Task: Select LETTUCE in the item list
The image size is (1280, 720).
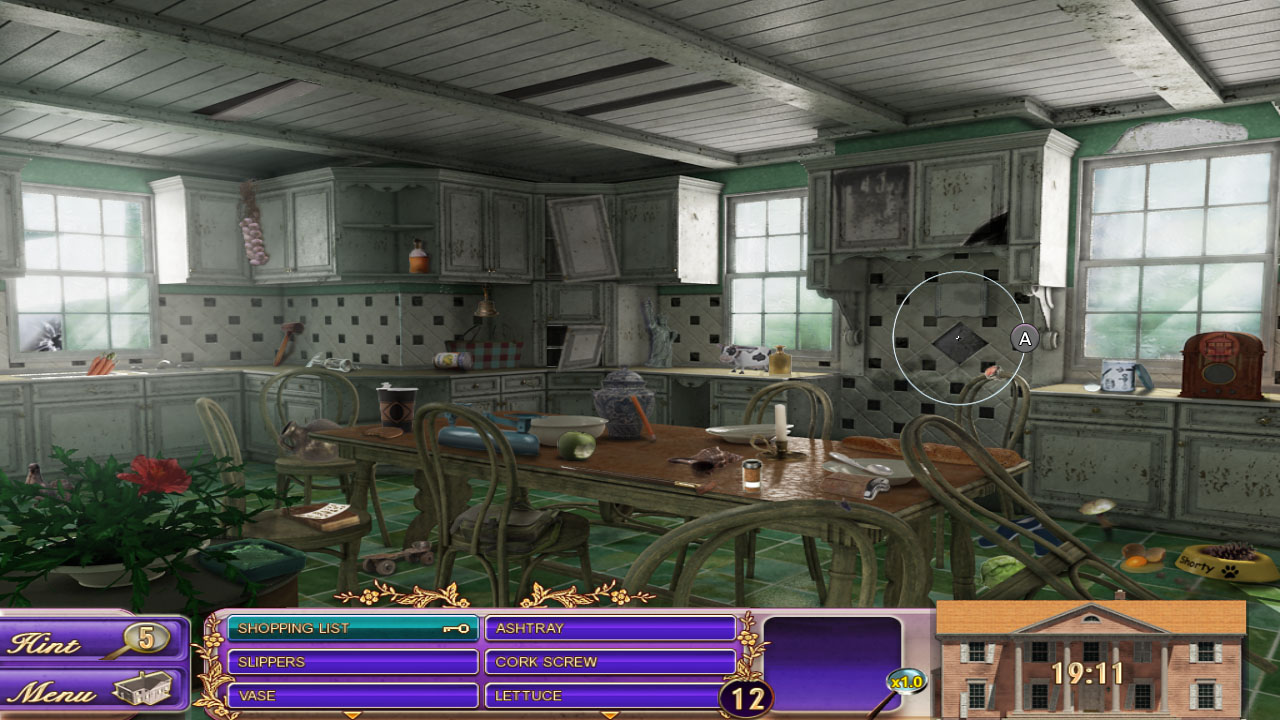Action: click(x=610, y=695)
